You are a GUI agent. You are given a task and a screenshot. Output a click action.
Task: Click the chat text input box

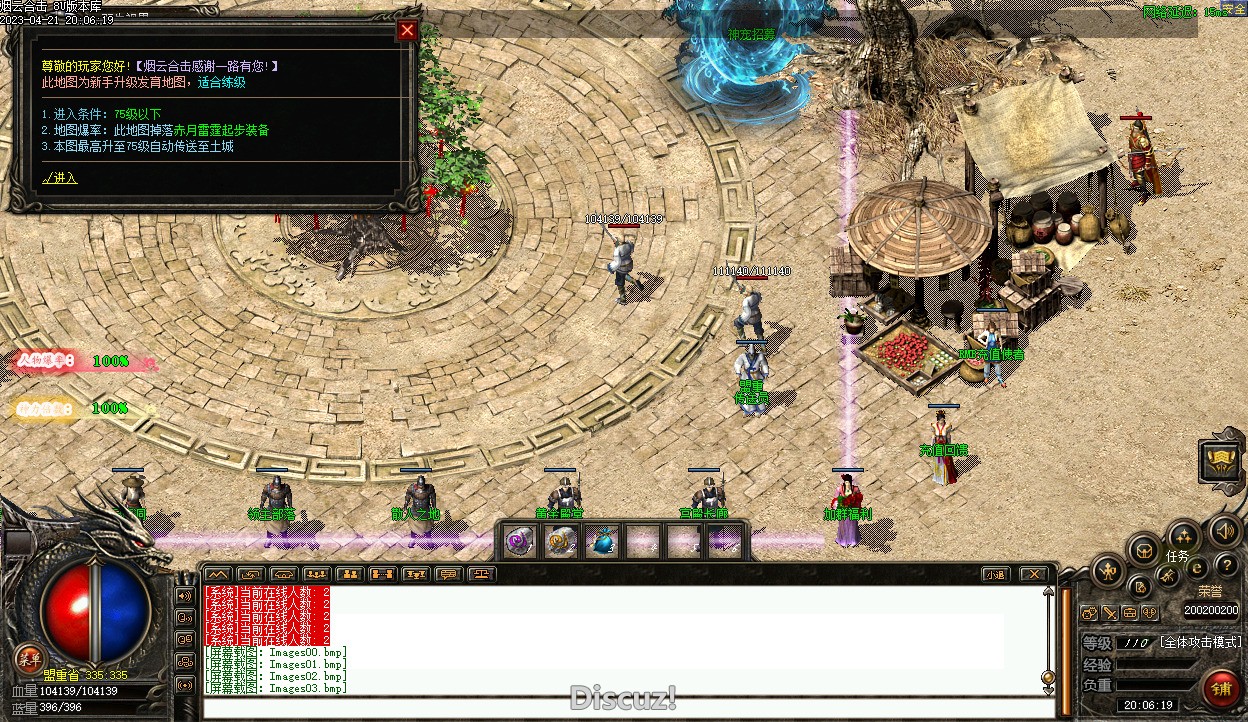coord(620,708)
